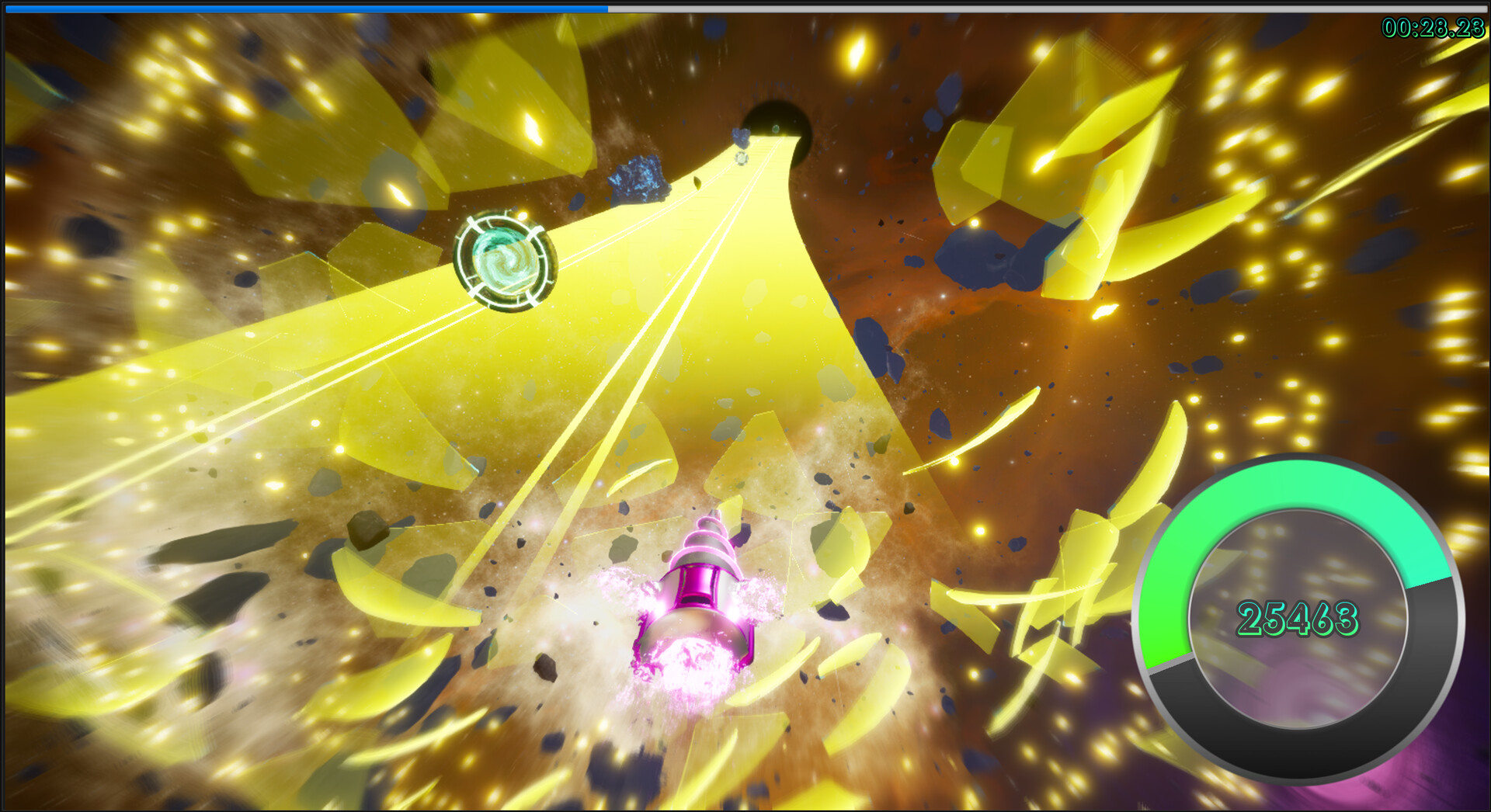Click the blue progress bar at the top
The image size is (1491, 812).
click(311, 8)
